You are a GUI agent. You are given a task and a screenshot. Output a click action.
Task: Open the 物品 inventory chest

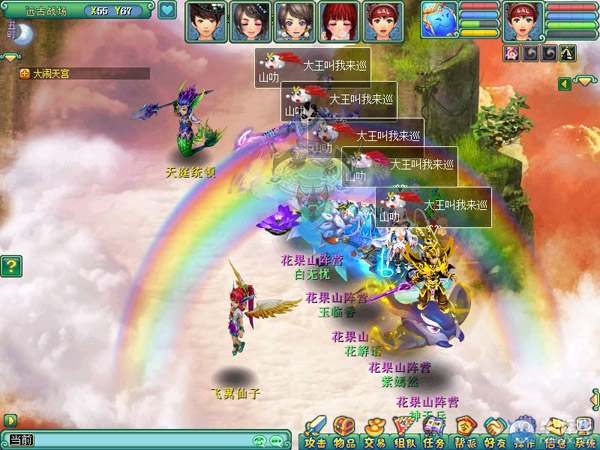pyautogui.click(x=344, y=431)
